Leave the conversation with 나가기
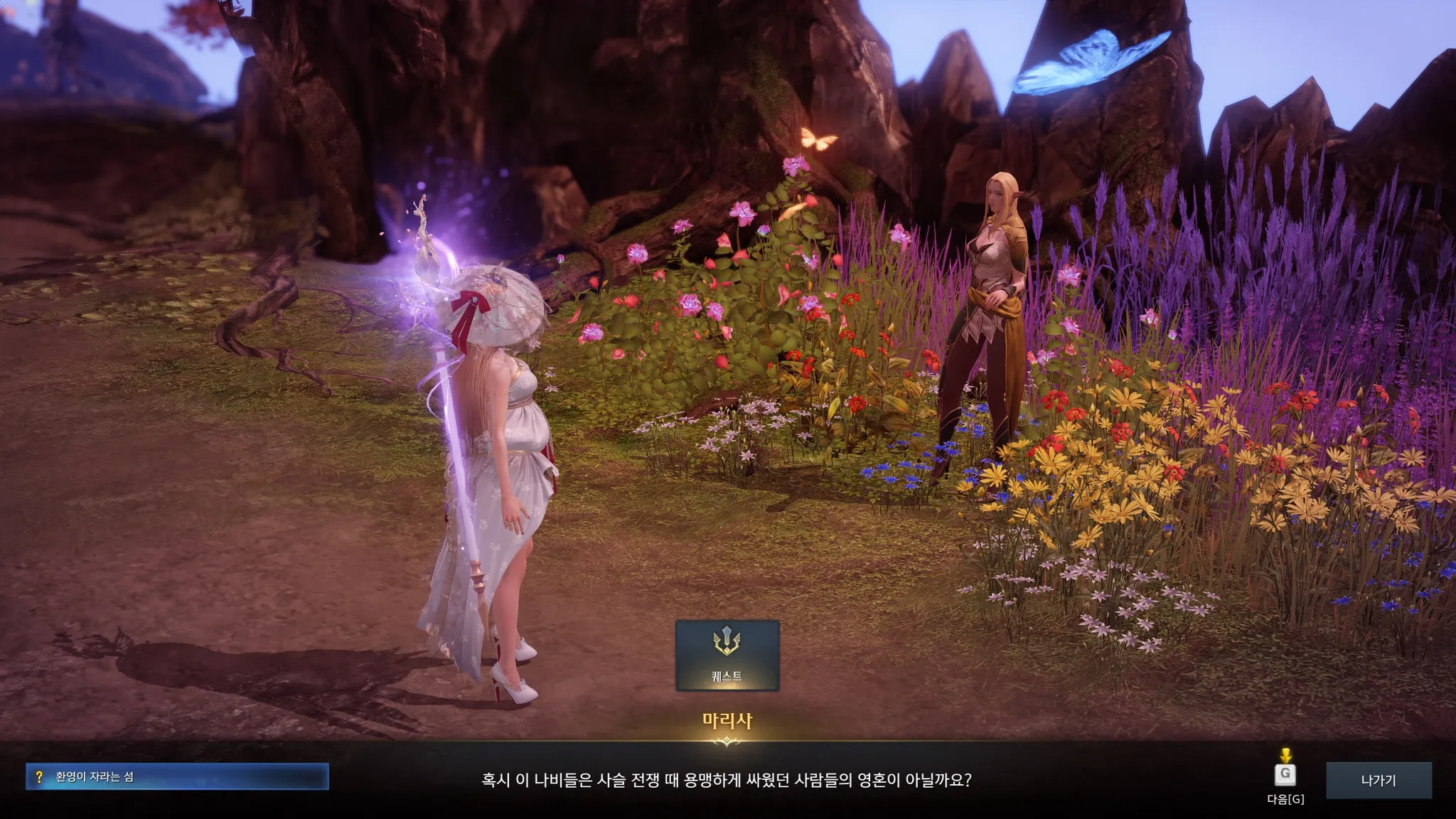 (1378, 780)
